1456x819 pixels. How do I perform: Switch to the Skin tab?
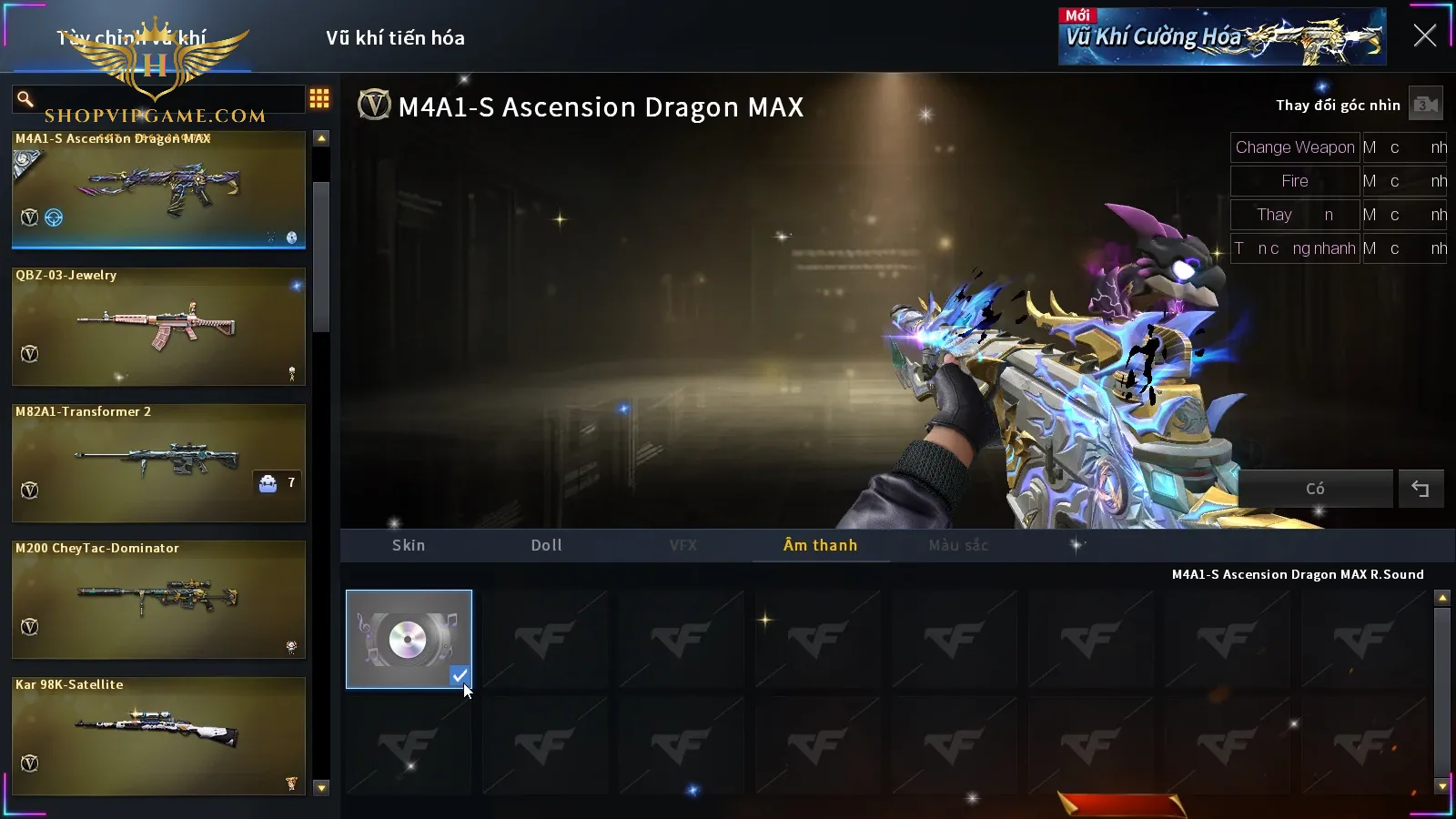coord(409,545)
